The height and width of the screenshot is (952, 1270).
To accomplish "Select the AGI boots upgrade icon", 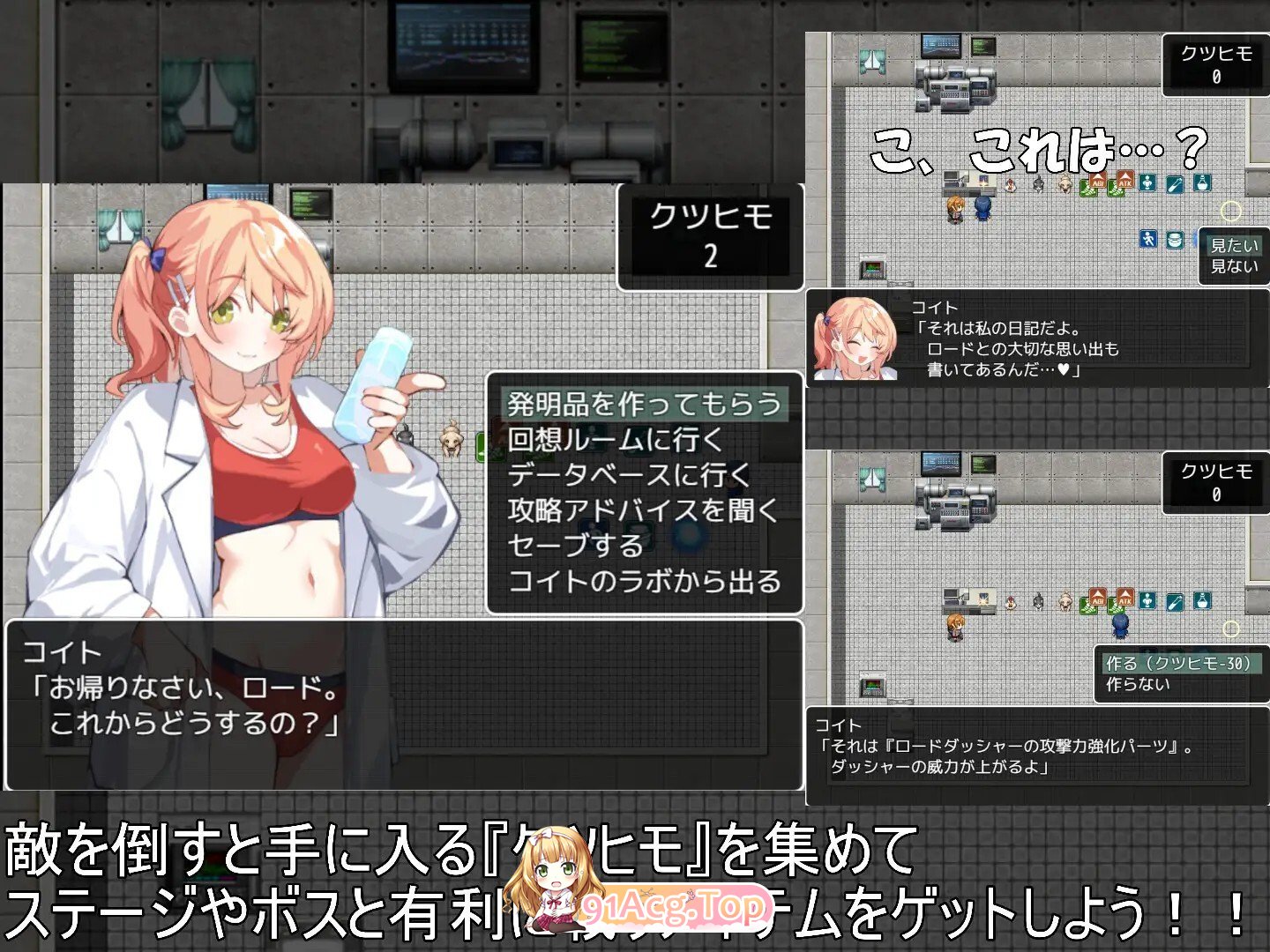I will (x=1098, y=184).
